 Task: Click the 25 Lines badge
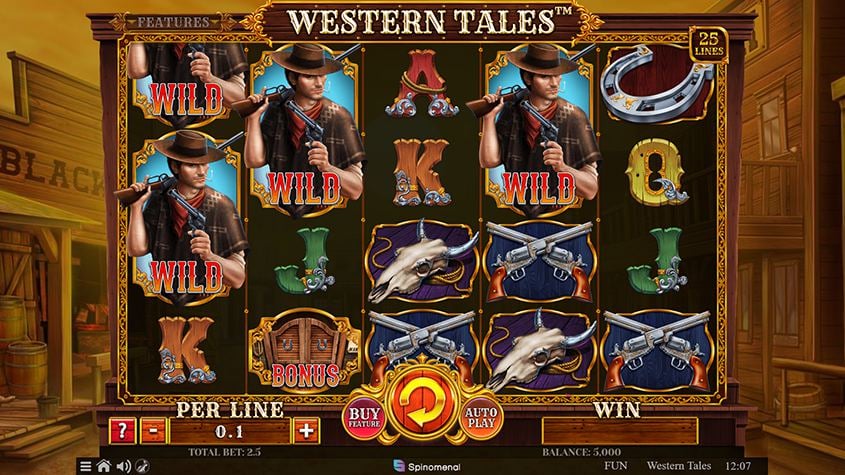pos(708,41)
